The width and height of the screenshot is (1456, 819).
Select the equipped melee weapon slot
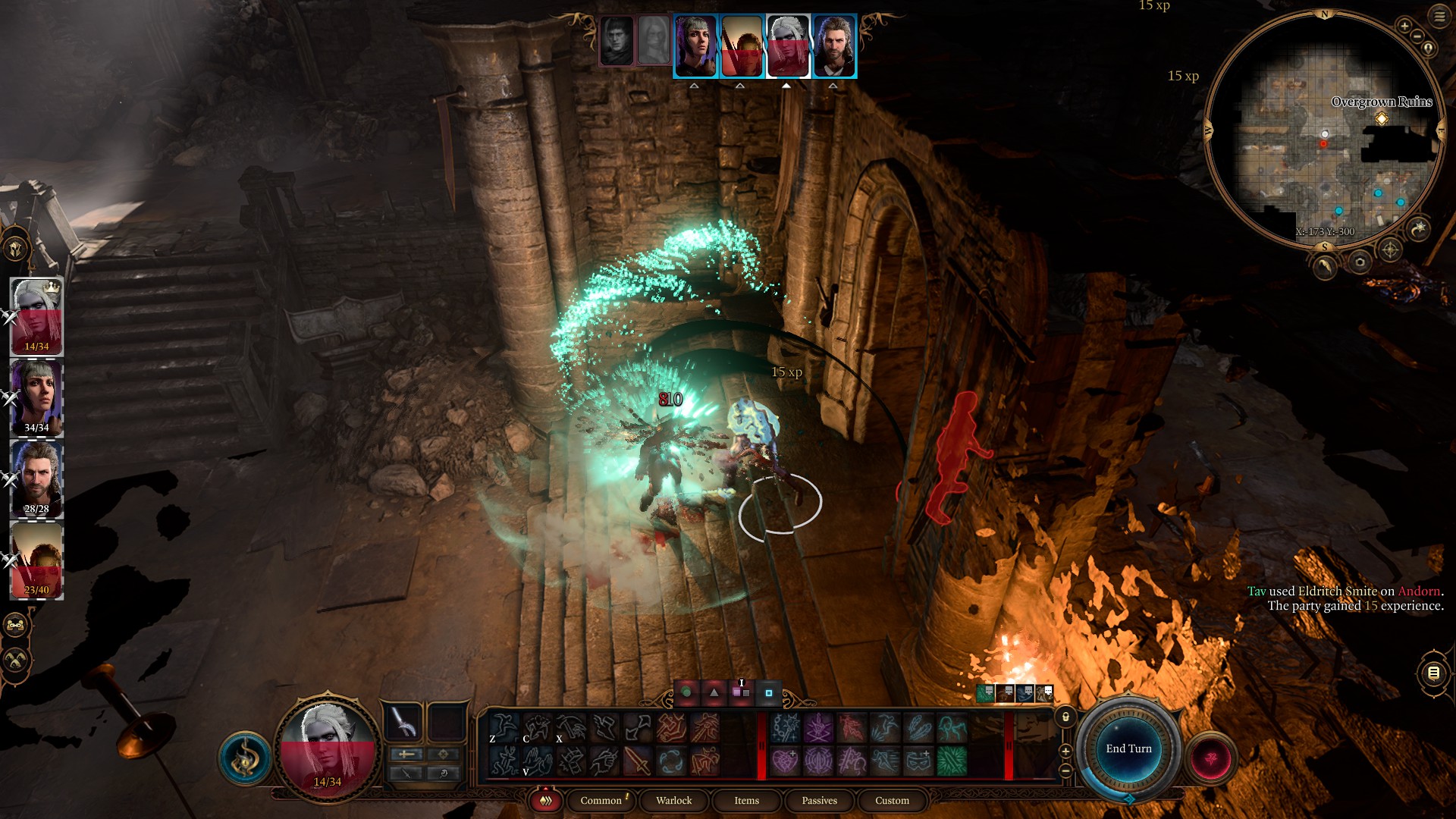[403, 721]
